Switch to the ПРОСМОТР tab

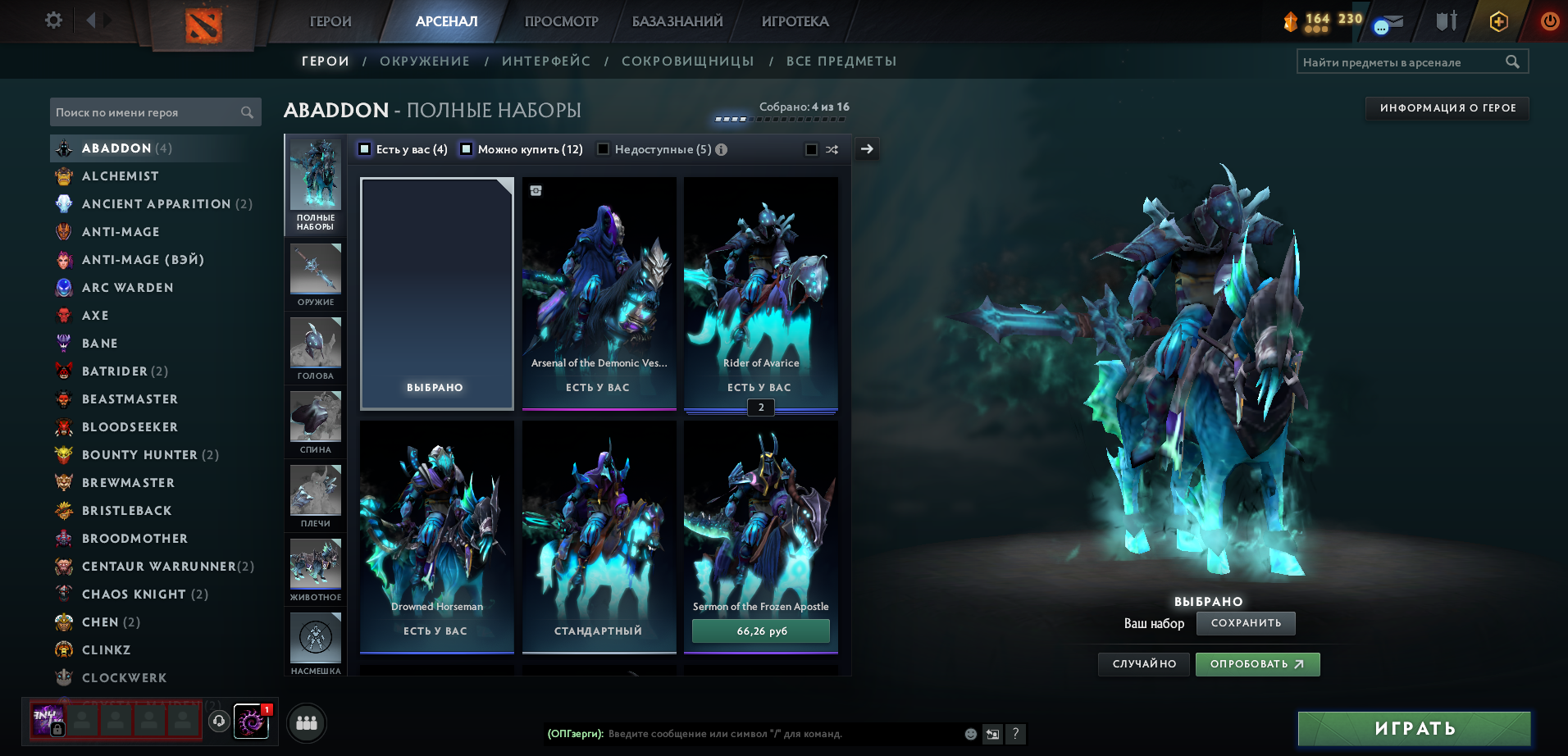click(x=560, y=20)
